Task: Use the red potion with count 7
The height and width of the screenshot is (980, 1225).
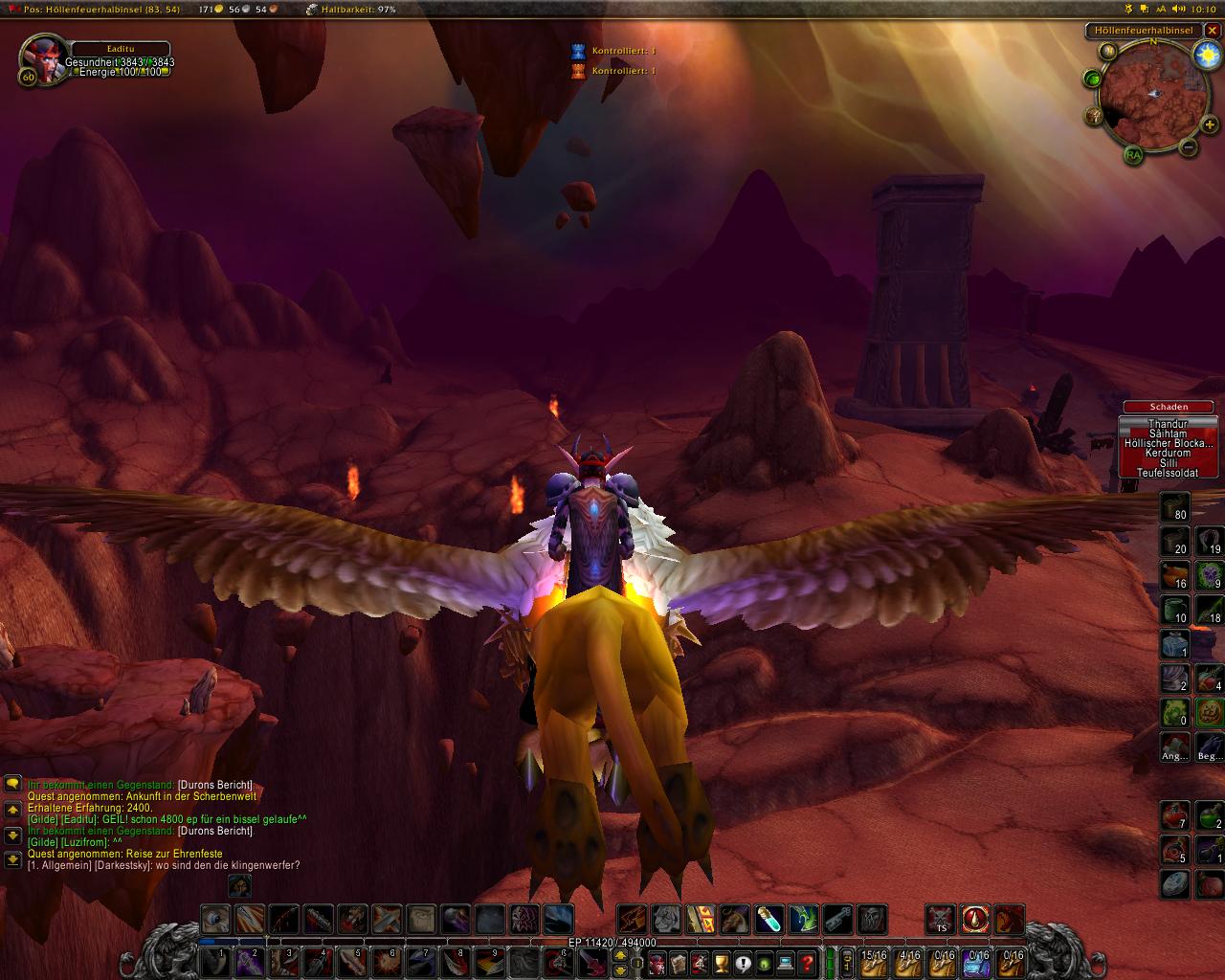Action: (1174, 816)
